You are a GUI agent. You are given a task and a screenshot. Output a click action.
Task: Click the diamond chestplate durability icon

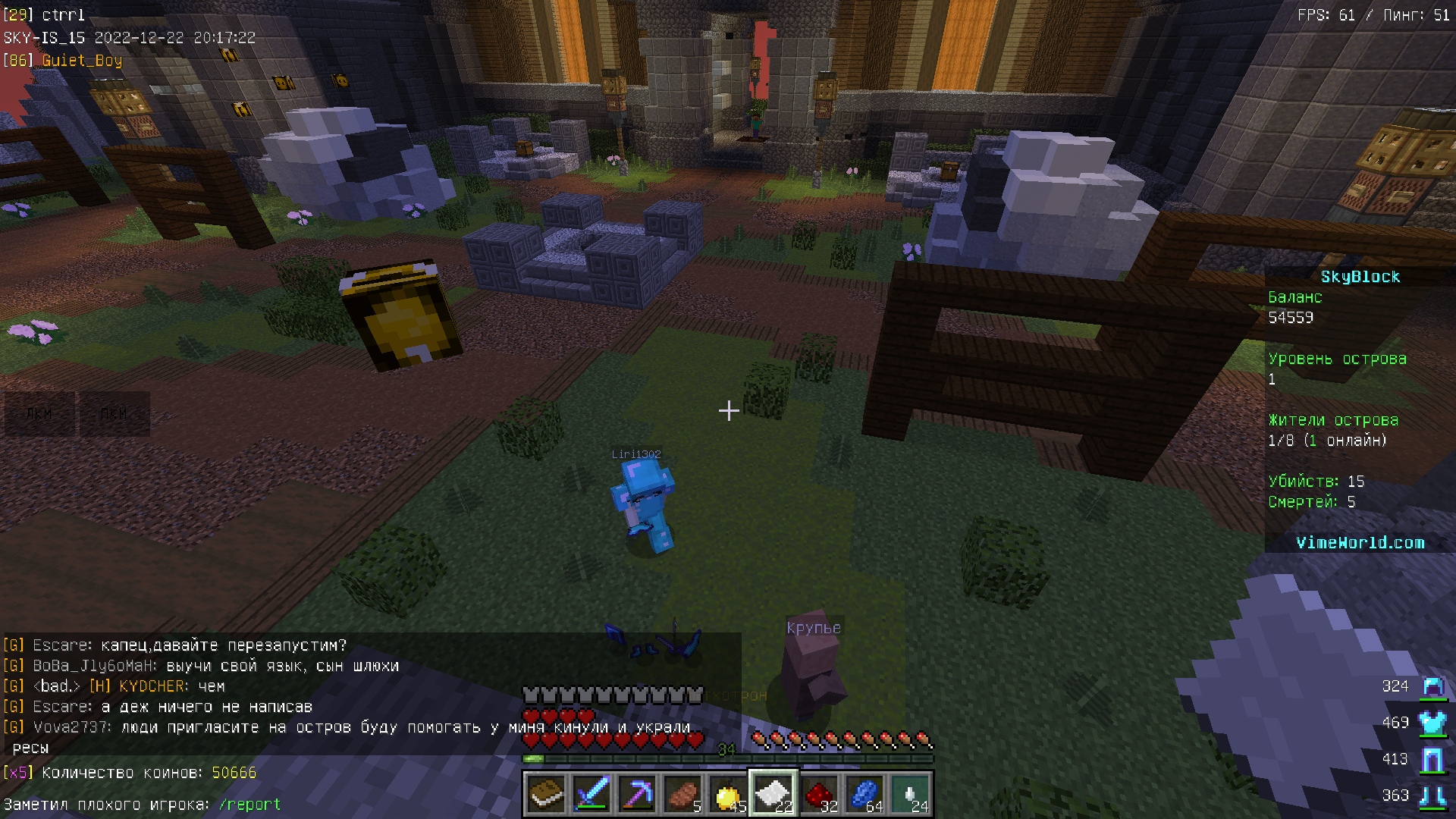1432,723
